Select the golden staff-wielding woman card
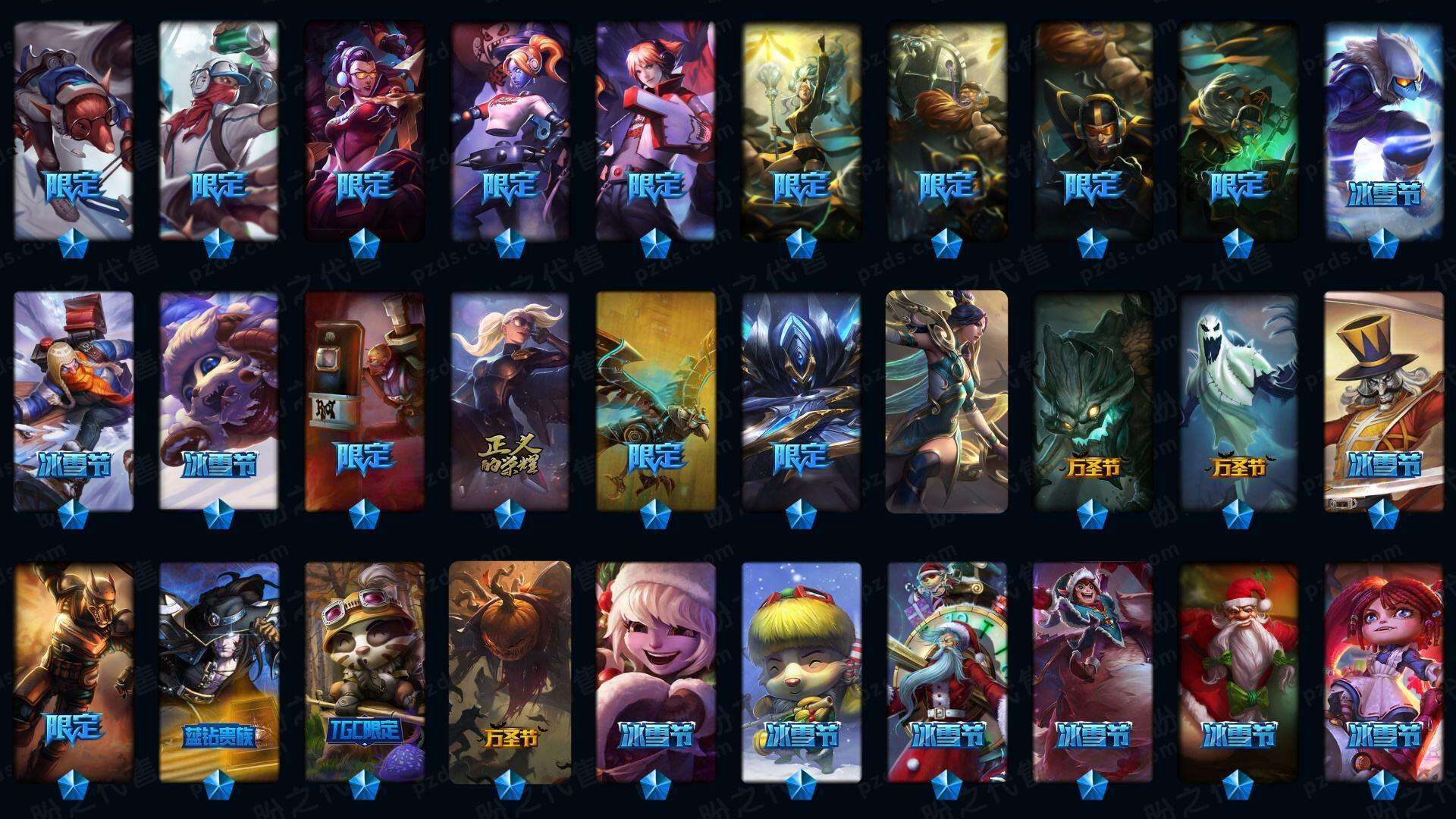Screen dimensions: 1456x819 pos(801,129)
